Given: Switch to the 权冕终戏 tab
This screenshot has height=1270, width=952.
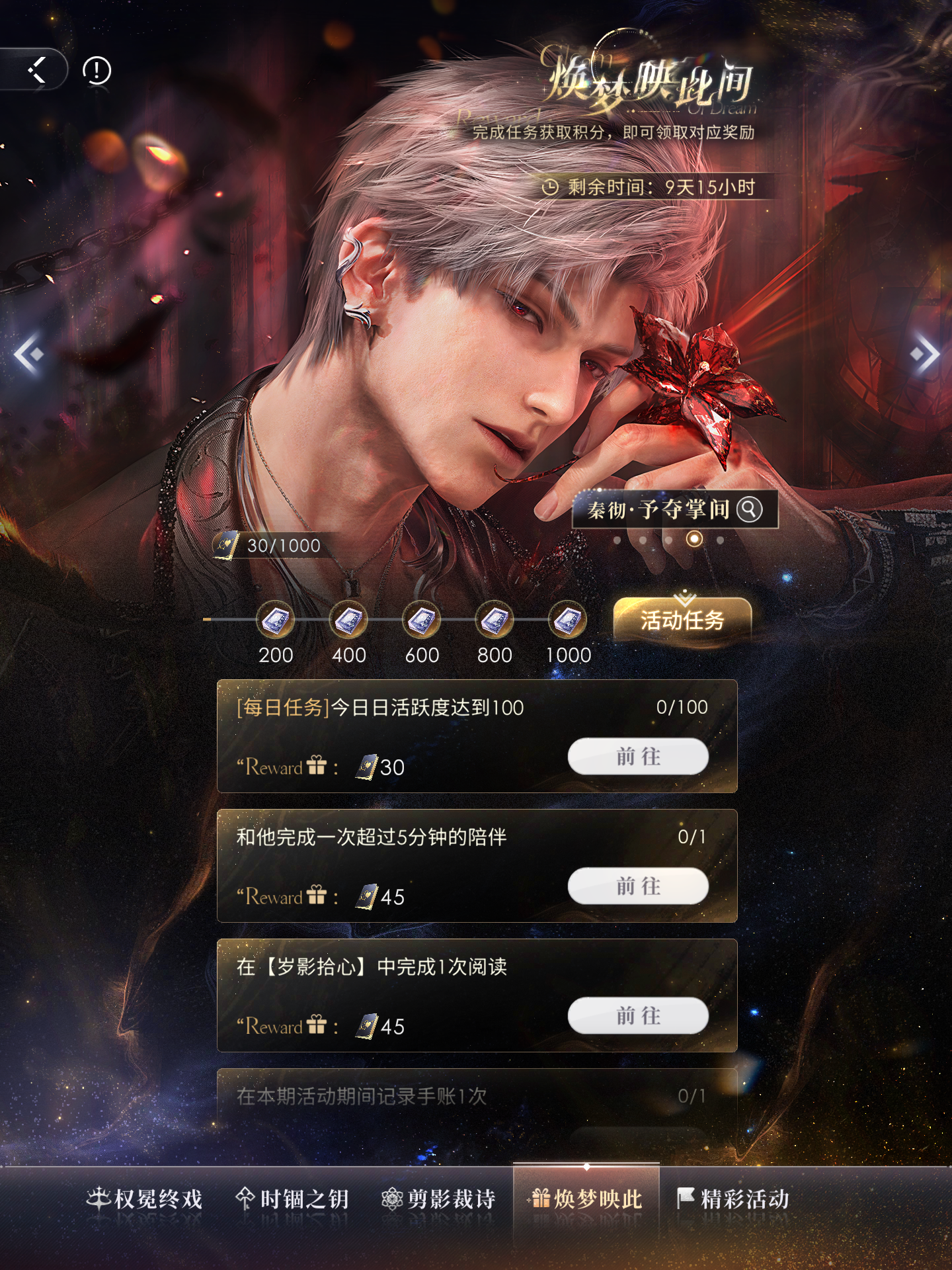Looking at the screenshot, I should [145, 1199].
